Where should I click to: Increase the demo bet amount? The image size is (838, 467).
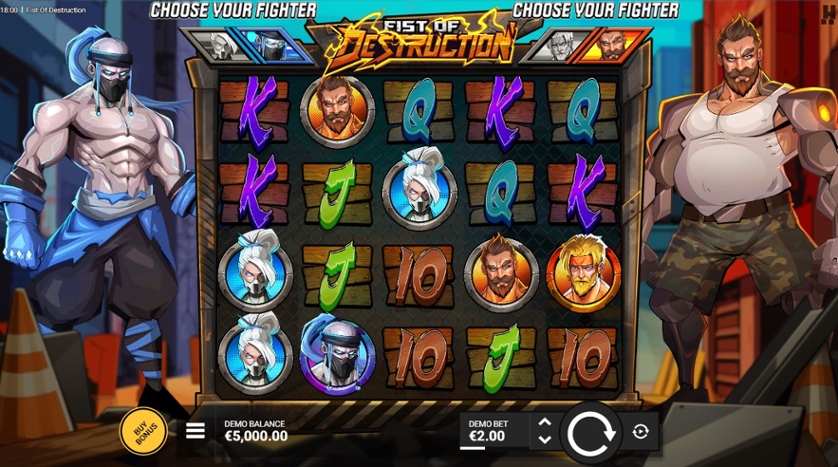pyautogui.click(x=544, y=423)
